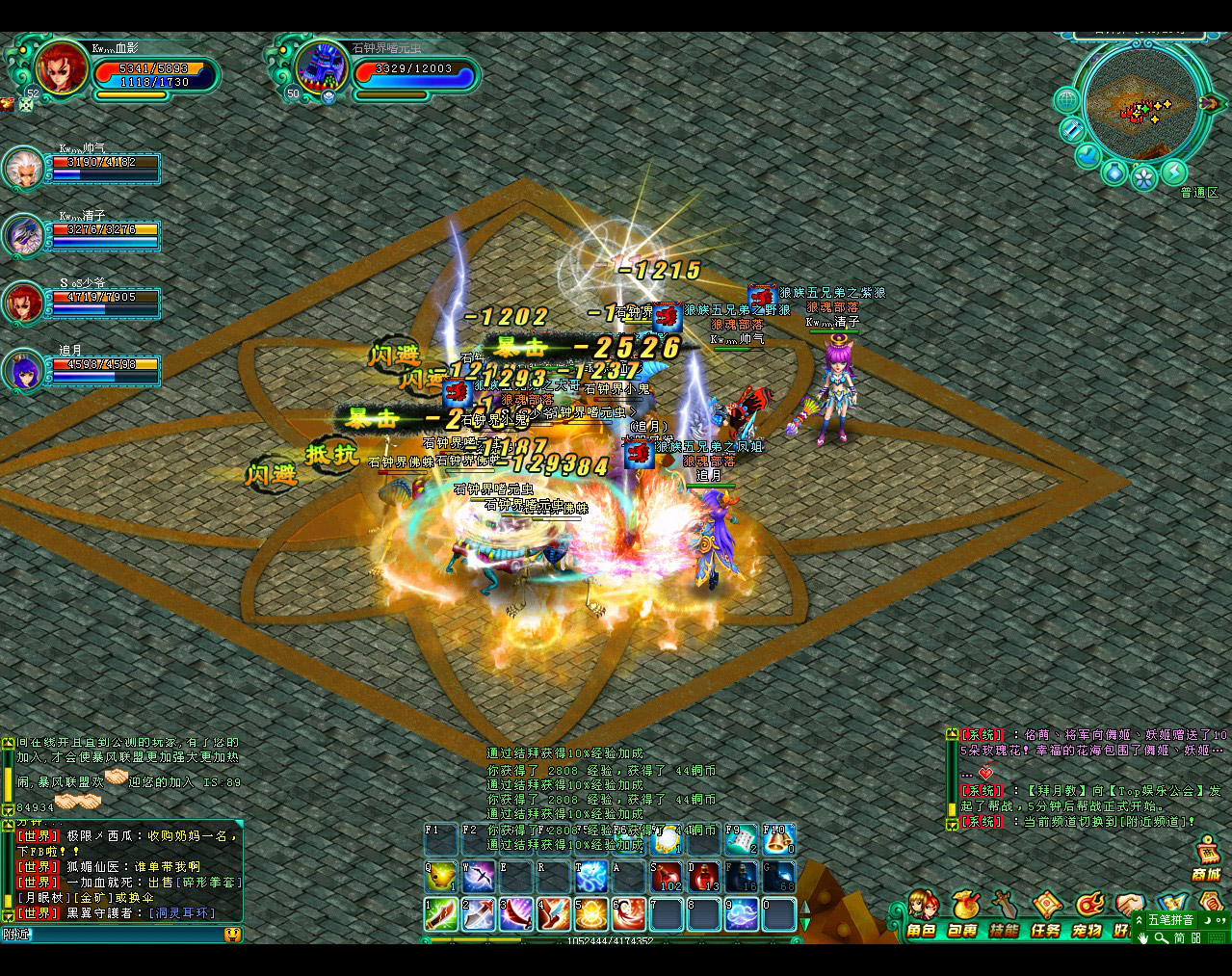Screen dimensions: 1232x976
Task: Click the globe world map button
Action: tap(1067, 99)
